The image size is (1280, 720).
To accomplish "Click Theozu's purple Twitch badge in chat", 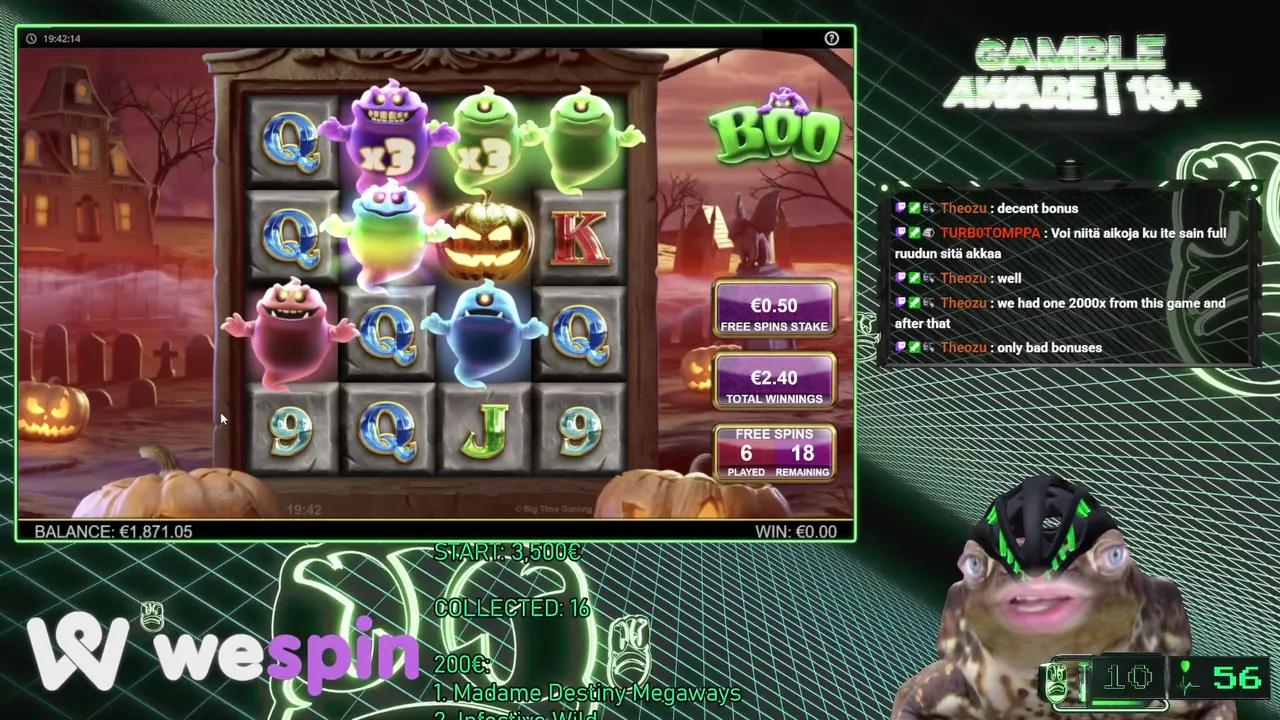I will click(902, 208).
